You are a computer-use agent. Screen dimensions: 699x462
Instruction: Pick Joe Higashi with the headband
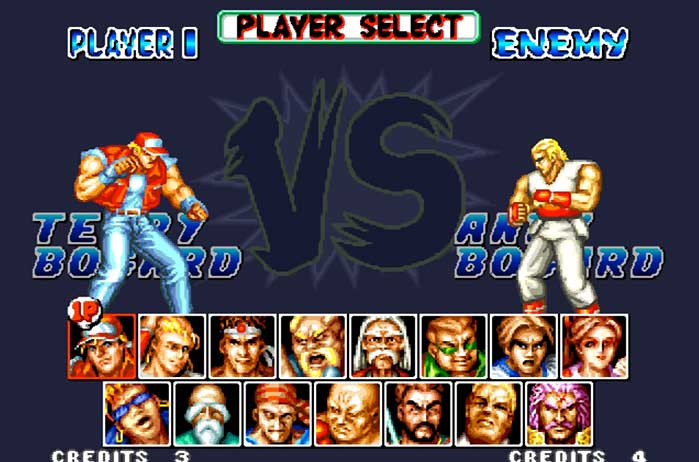click(x=242, y=346)
